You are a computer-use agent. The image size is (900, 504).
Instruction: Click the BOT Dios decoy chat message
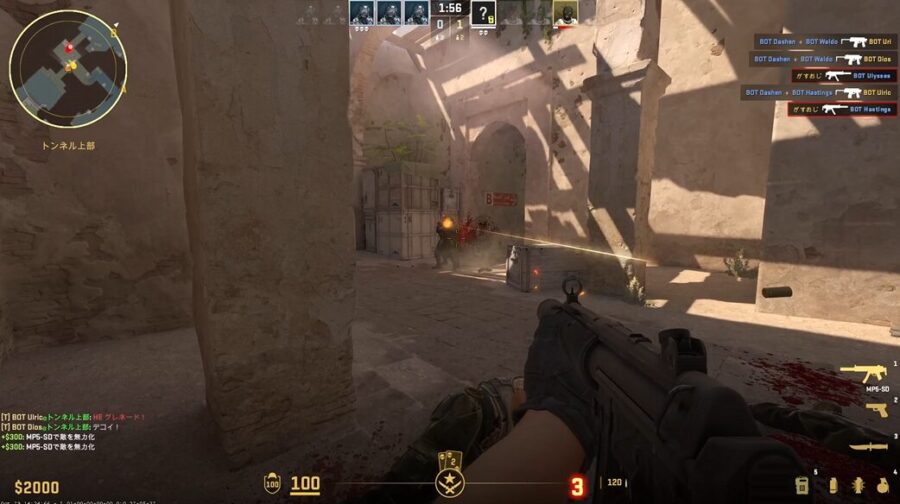(x=60, y=427)
